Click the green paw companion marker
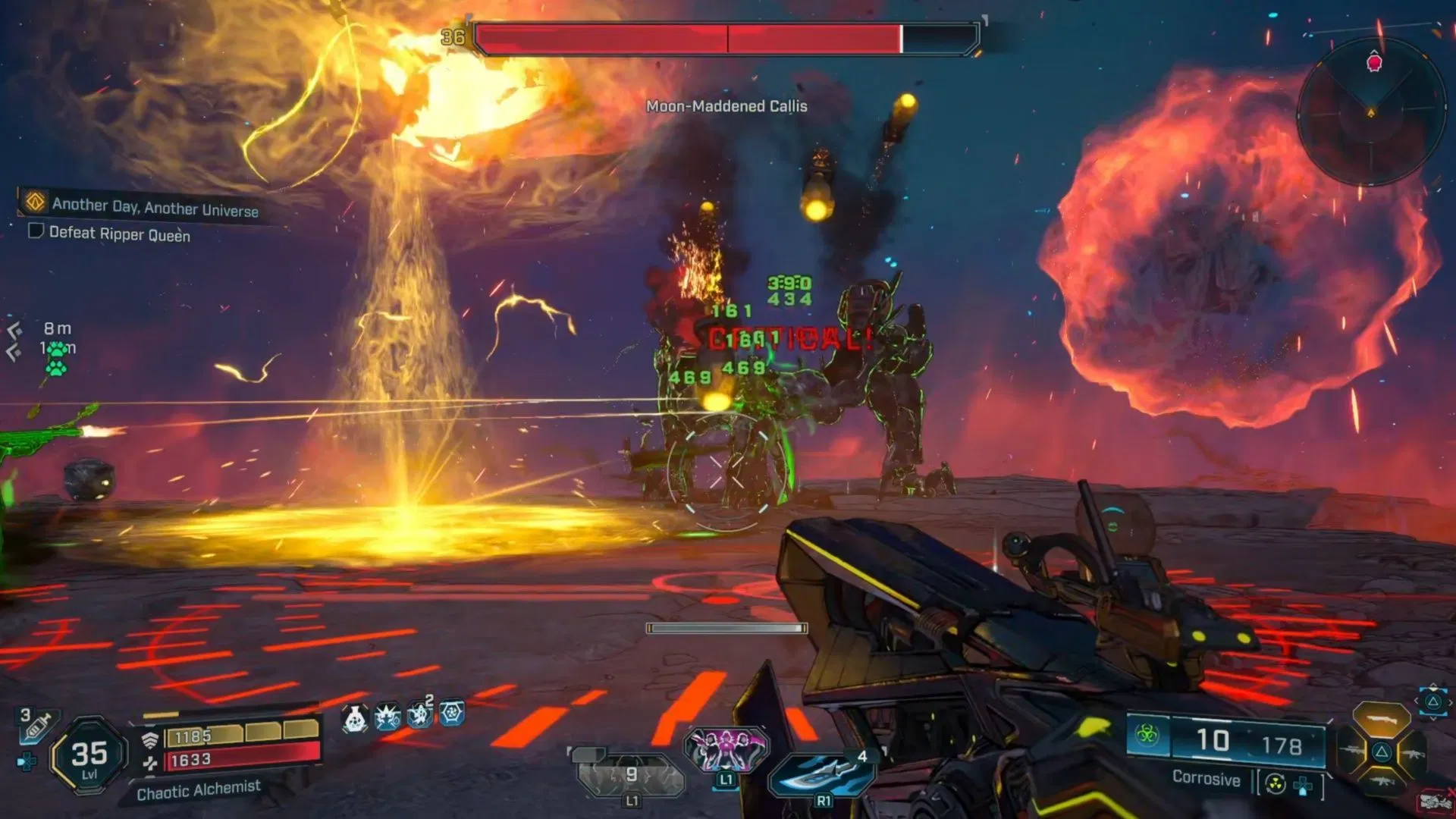The image size is (1456, 819). click(56, 358)
